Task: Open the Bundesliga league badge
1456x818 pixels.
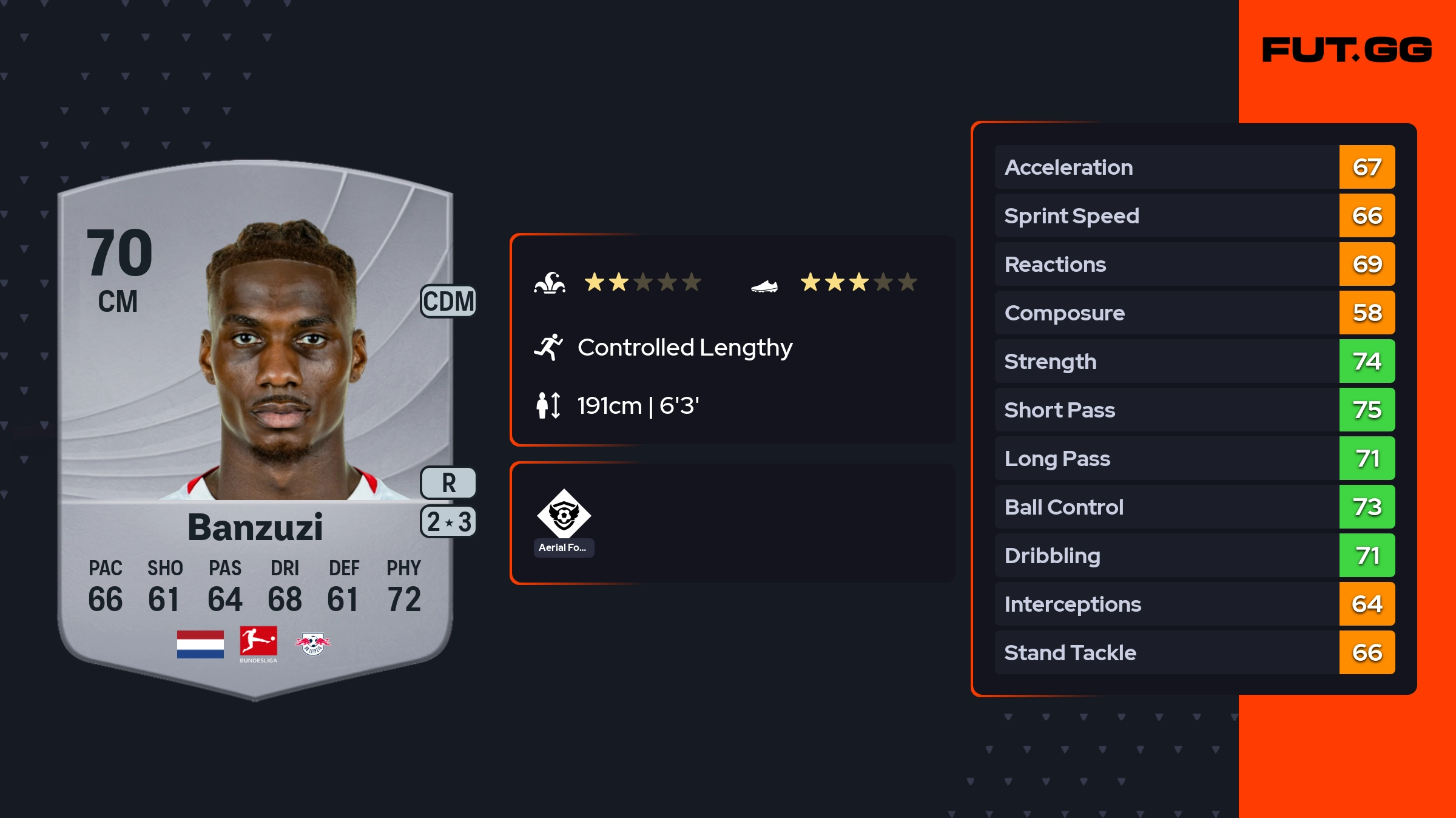Action: point(258,644)
